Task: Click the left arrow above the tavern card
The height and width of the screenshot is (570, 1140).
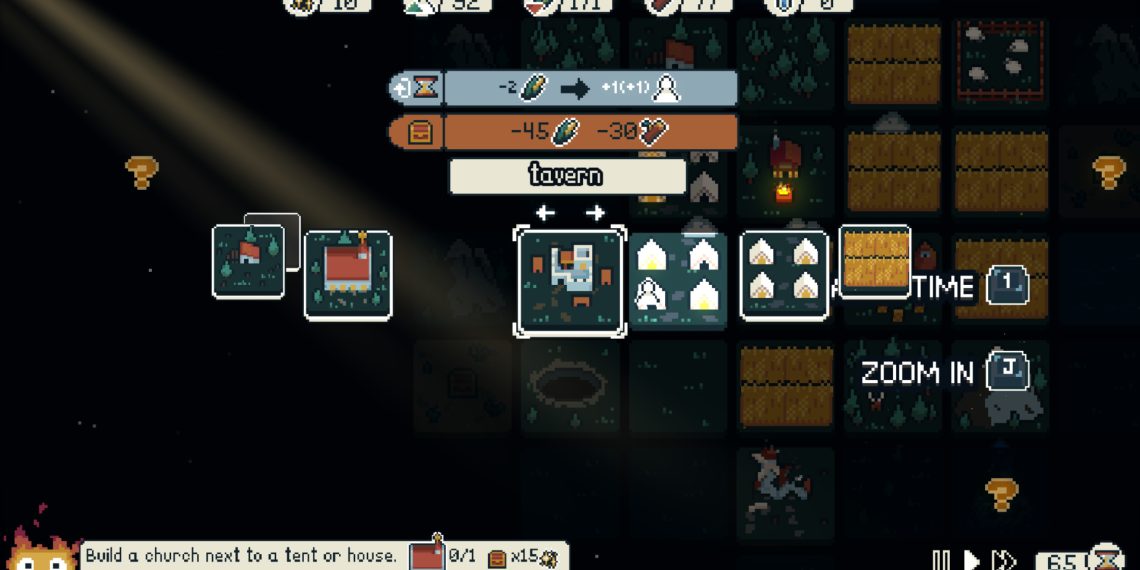Action: tap(545, 212)
